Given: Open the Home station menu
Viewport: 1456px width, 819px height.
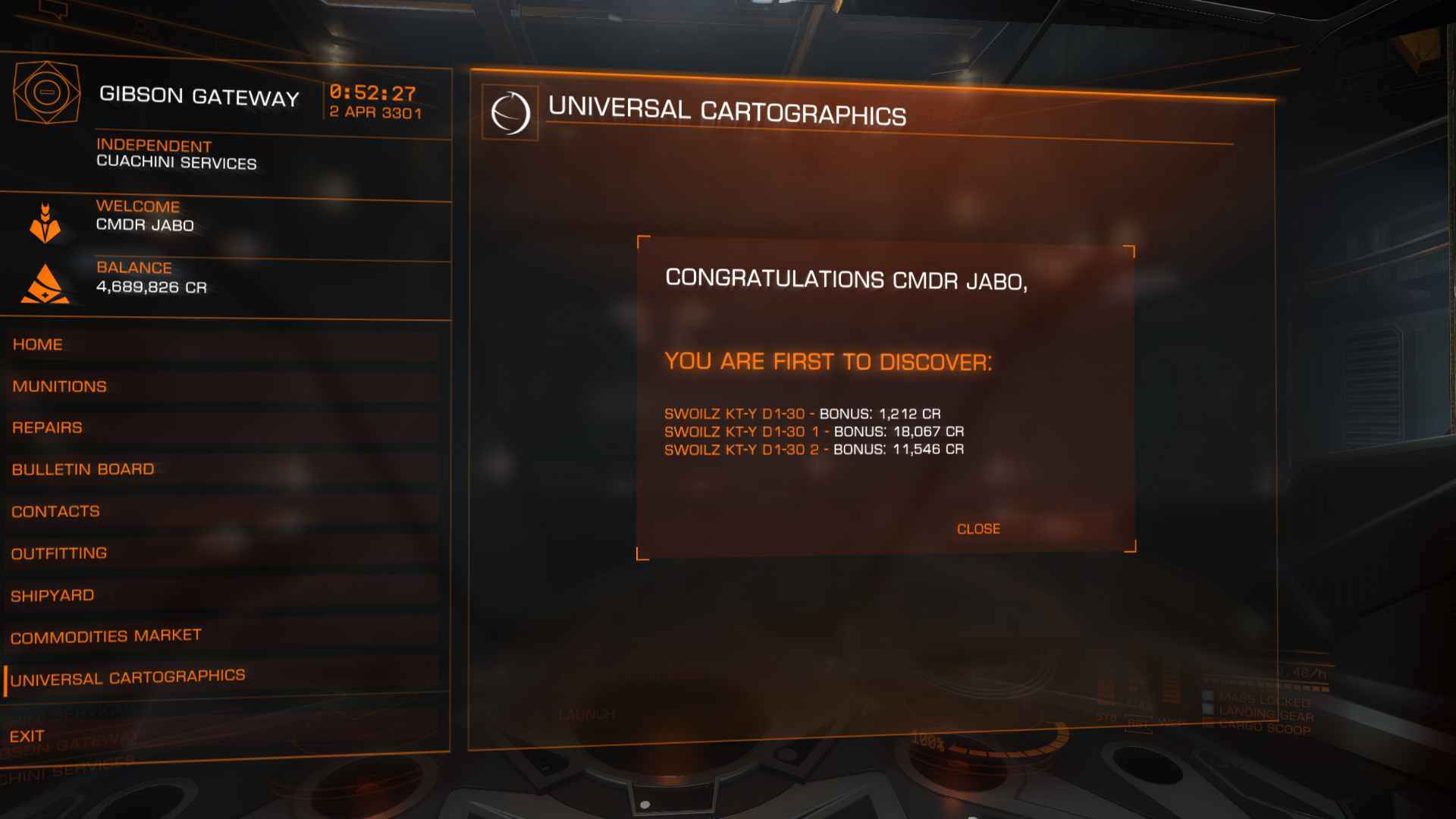Looking at the screenshot, I should [x=38, y=344].
